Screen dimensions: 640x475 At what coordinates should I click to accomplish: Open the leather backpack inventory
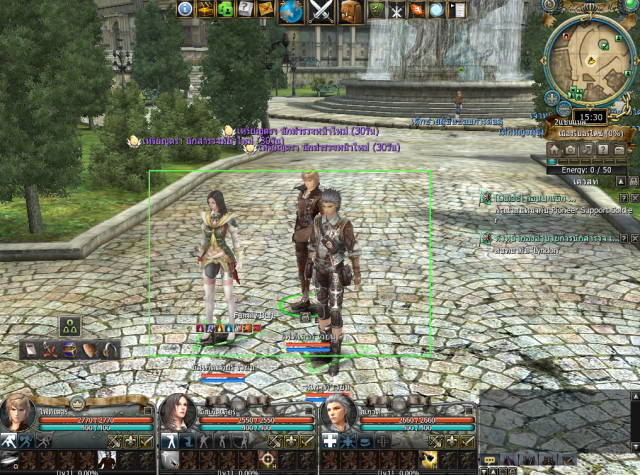[x=350, y=11]
